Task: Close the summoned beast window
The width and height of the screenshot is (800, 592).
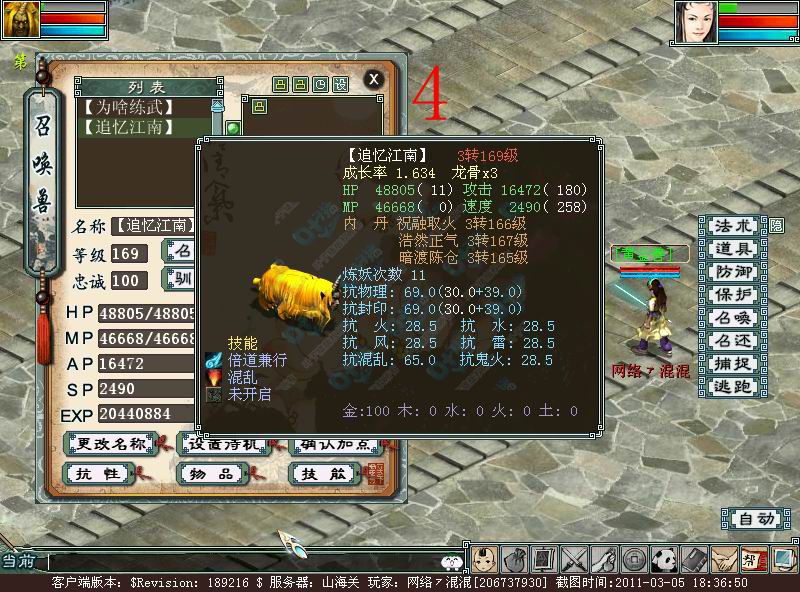Action: 373,79
